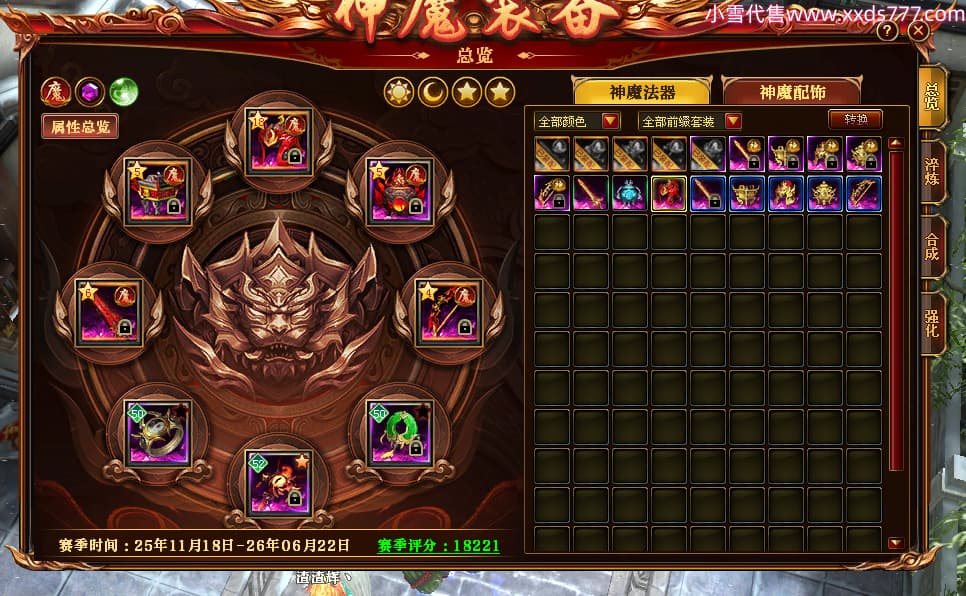The image size is (966, 596).
Task: Switch to the 神魔法器 tab
Action: point(642,92)
